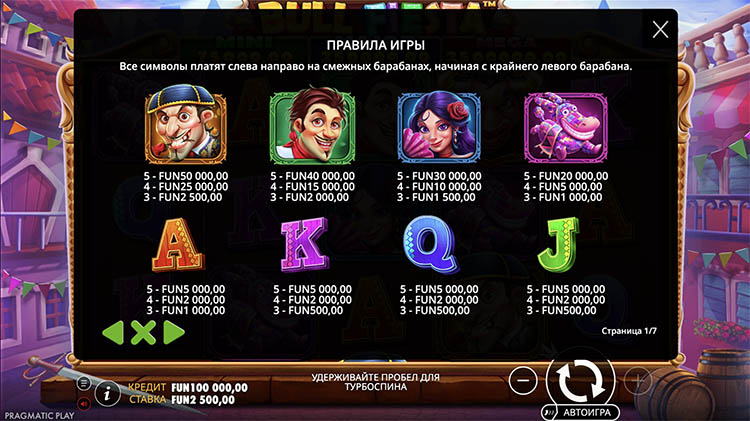Open the Автоигра autoplay options

(x=583, y=411)
